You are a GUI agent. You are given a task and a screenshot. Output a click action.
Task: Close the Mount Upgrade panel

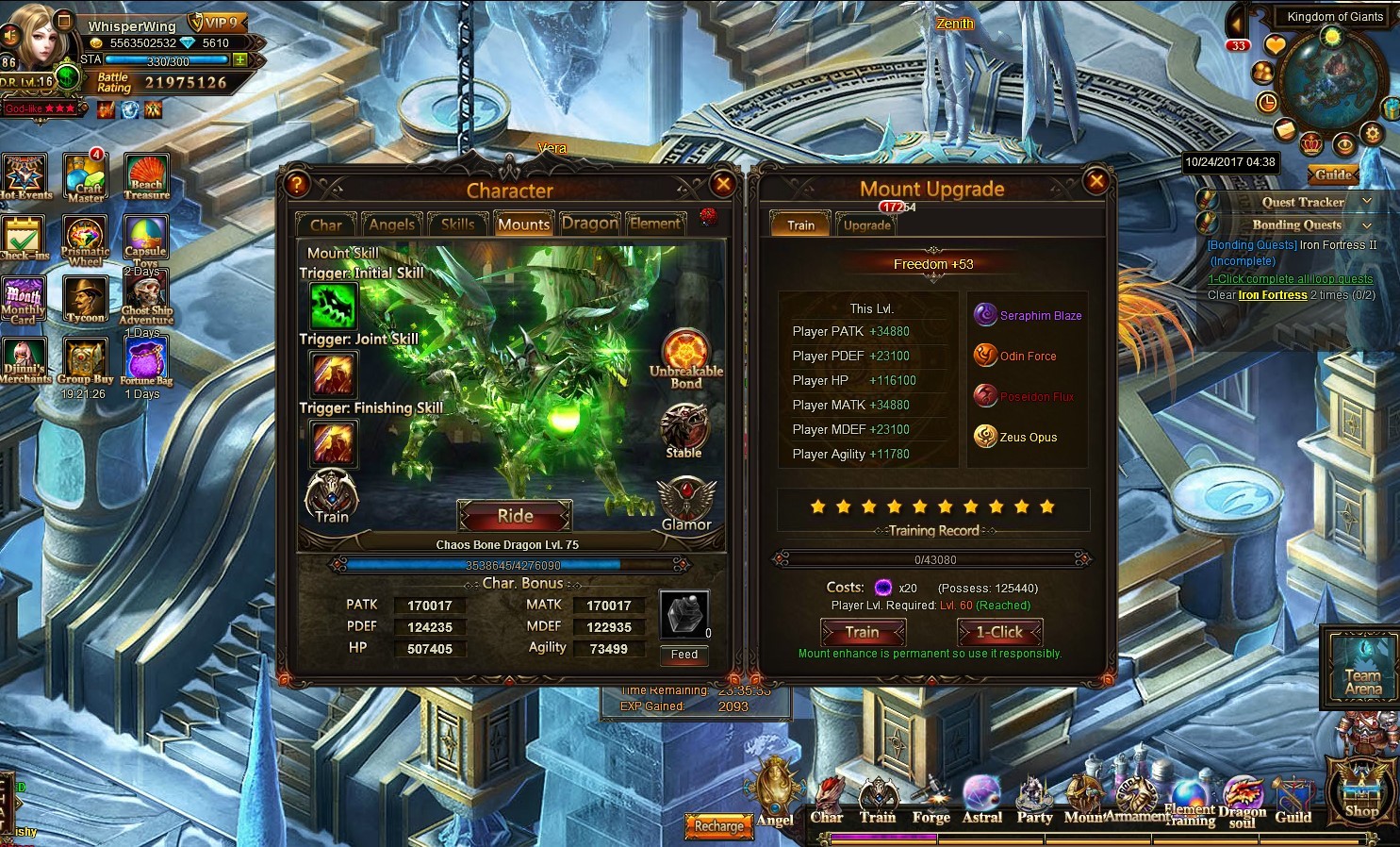tap(1095, 180)
